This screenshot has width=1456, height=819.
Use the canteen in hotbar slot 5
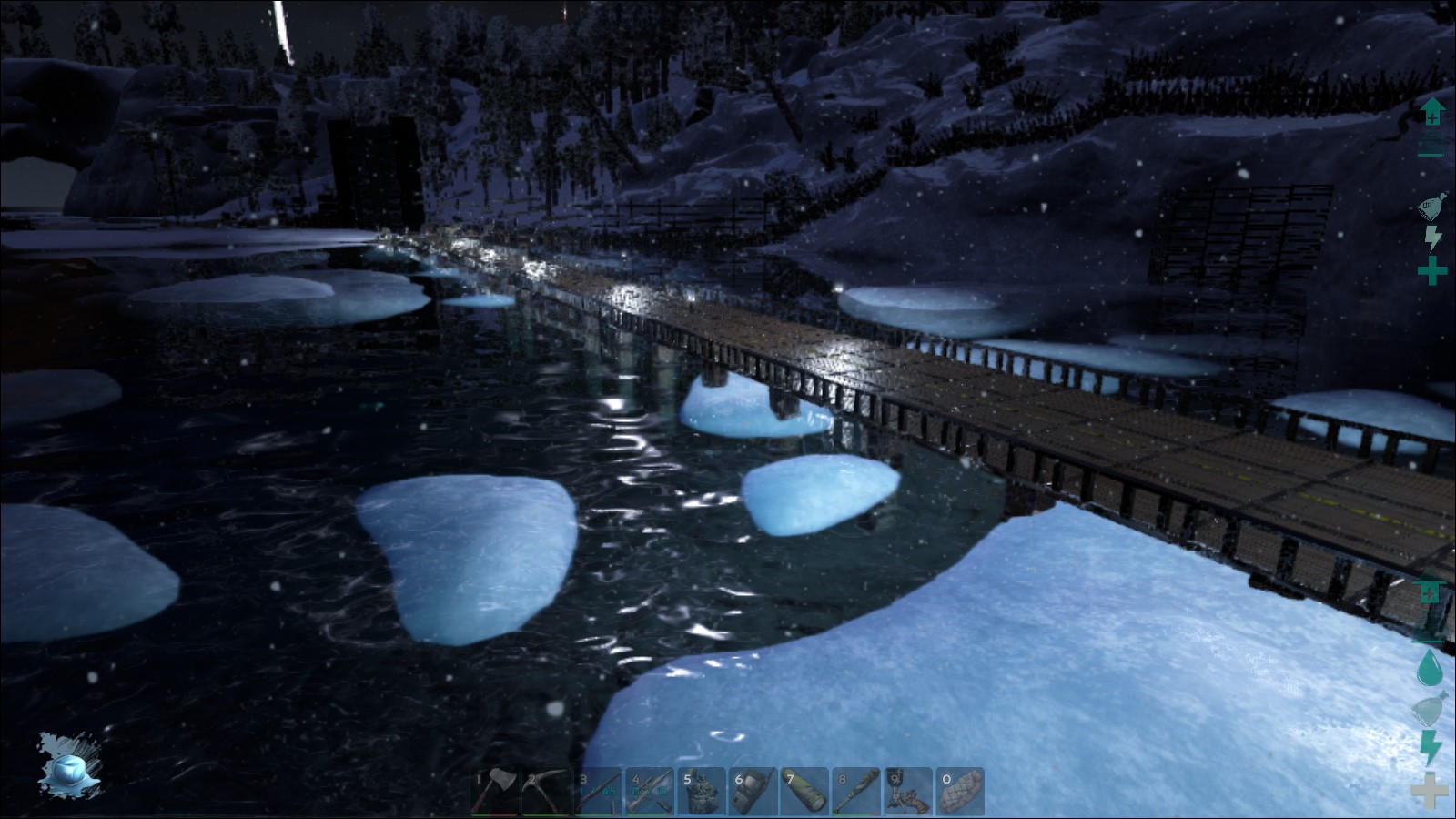point(702,791)
